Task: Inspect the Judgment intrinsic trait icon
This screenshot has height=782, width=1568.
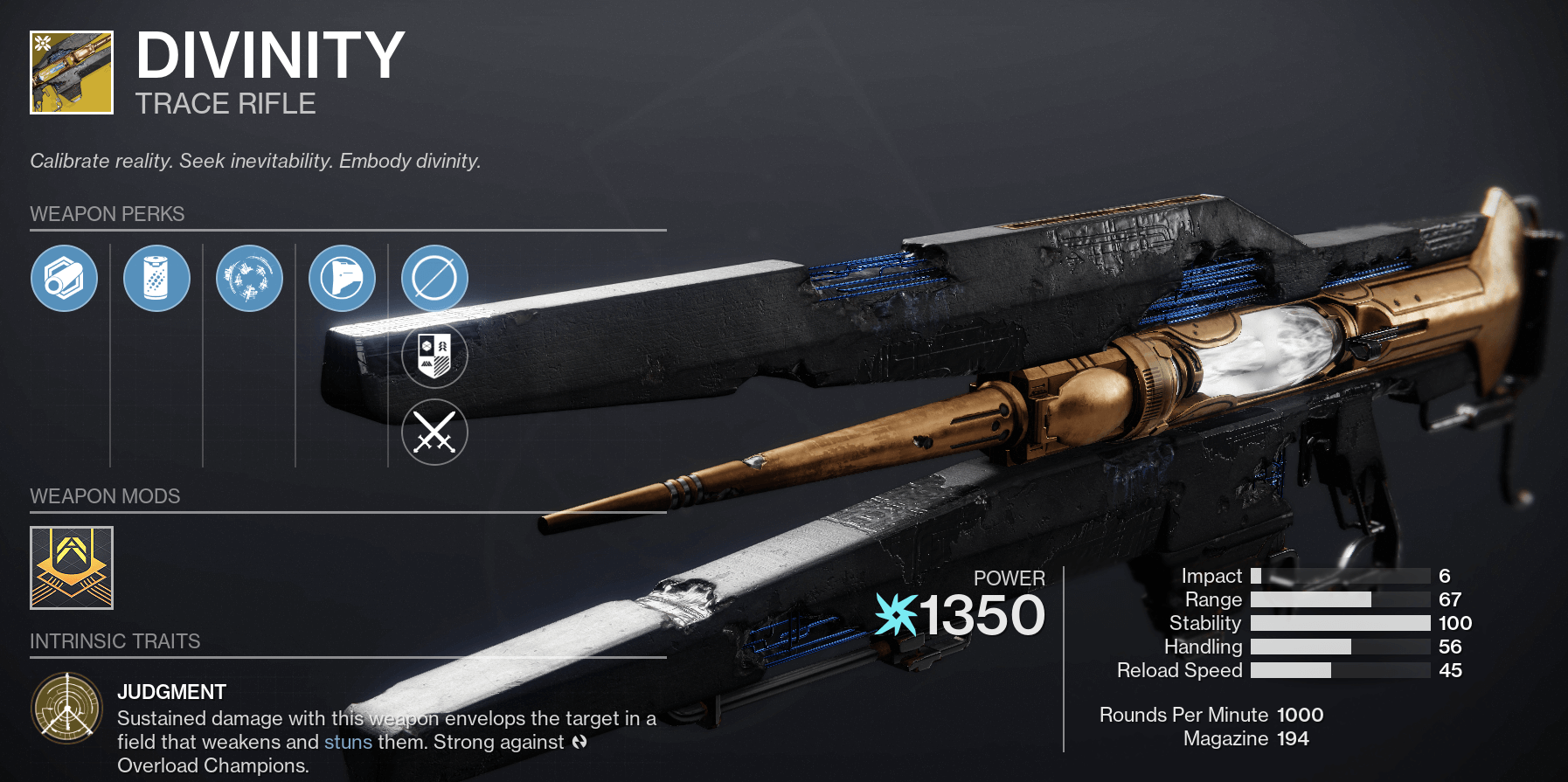Action: pos(67,708)
